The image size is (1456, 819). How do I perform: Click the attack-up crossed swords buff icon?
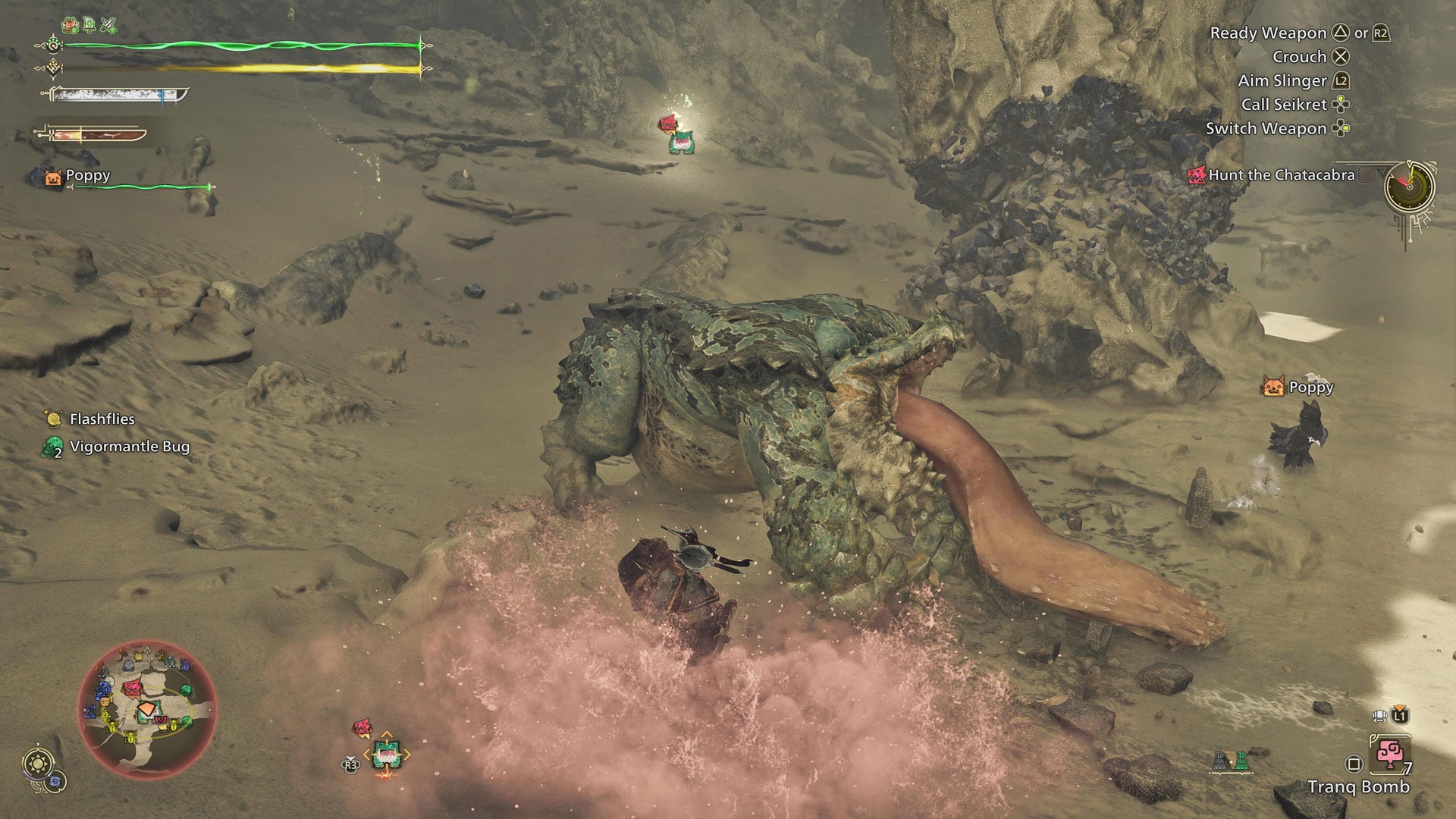click(x=108, y=24)
